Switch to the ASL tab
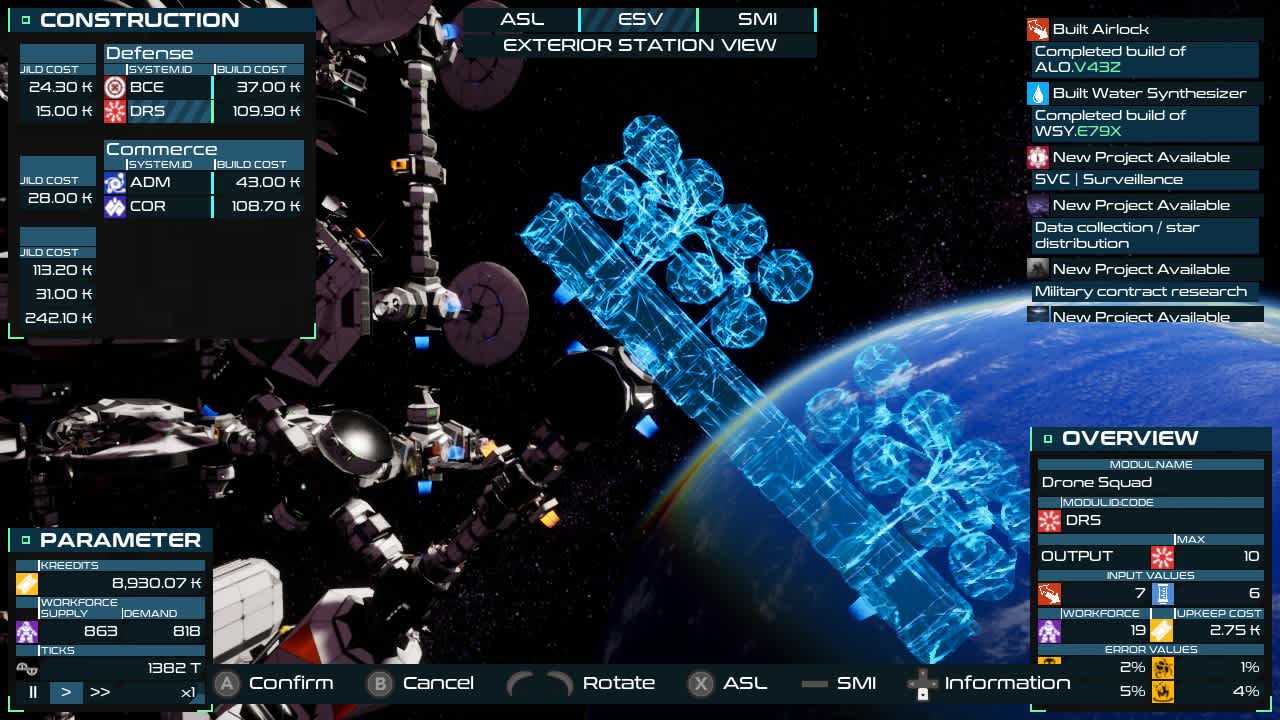1280x720 pixels. point(522,18)
